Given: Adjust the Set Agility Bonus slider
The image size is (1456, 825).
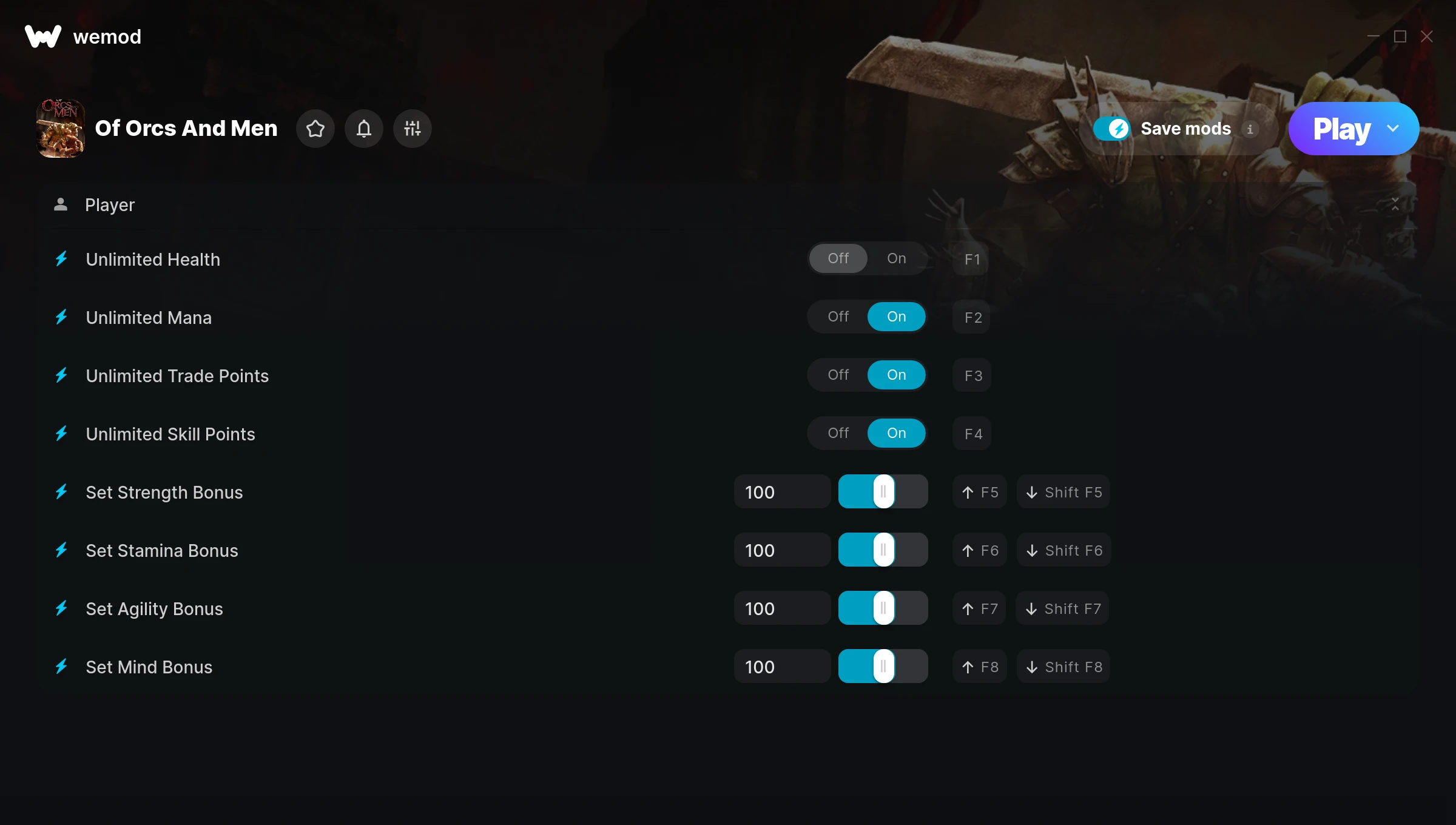Looking at the screenshot, I should 883,608.
